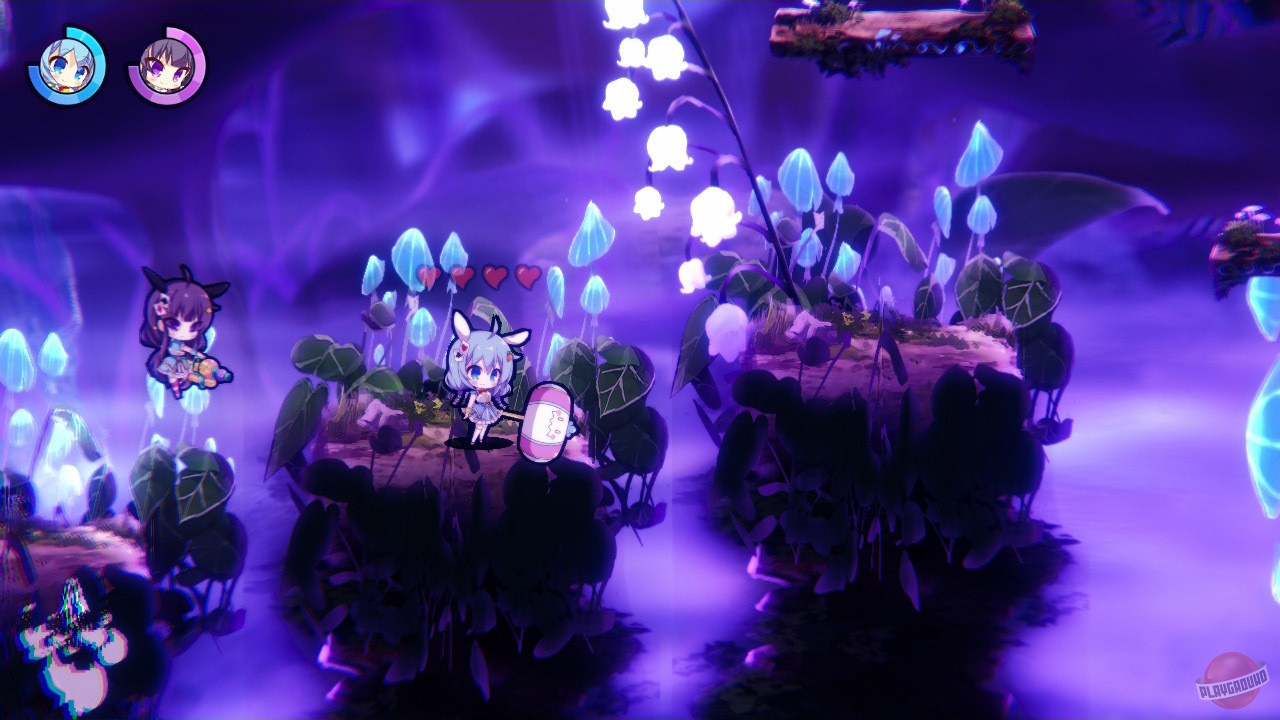Toggle the third heart above the bunny girl
The image size is (1280, 720).
click(x=493, y=277)
